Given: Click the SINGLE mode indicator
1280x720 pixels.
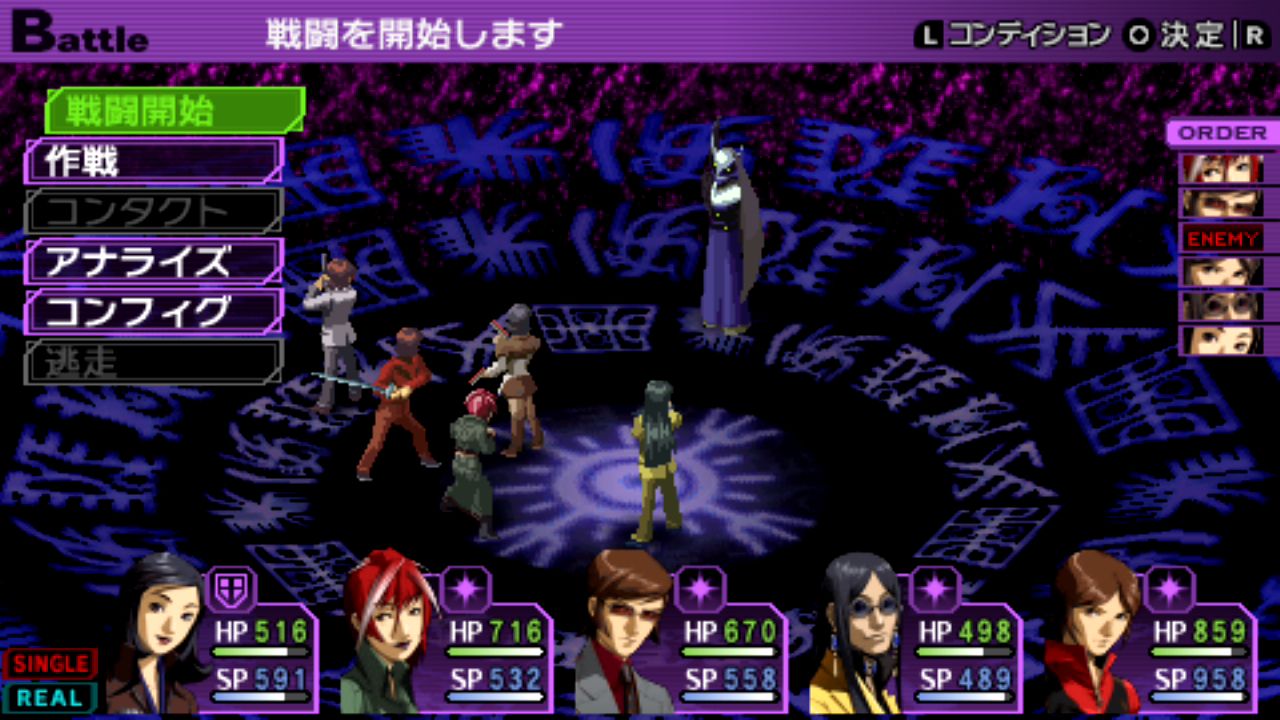Looking at the screenshot, I should click(50, 663).
